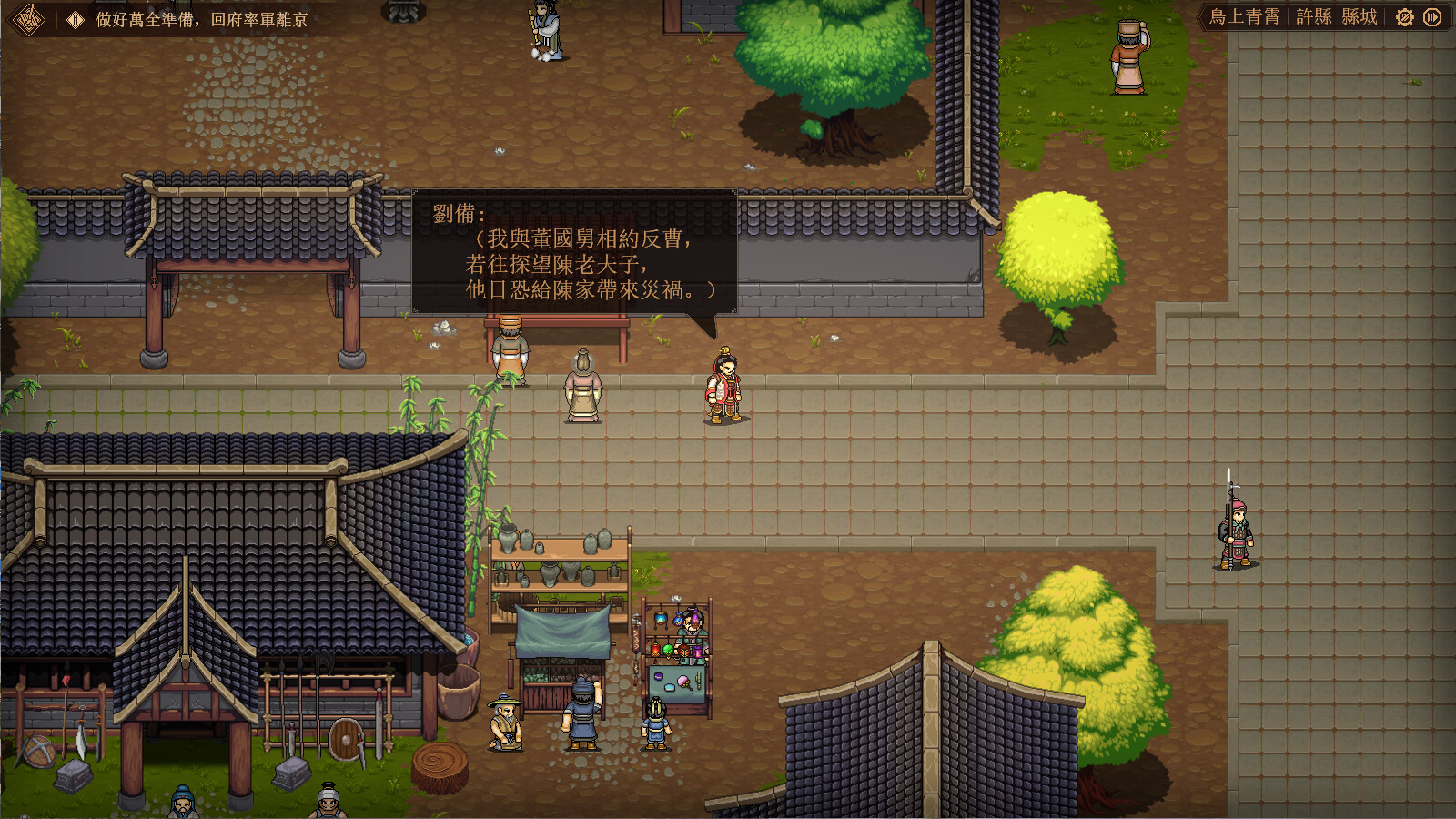Toggle the fast-forward playback control
This screenshot has width=1456, height=819.
[x=1432, y=16]
